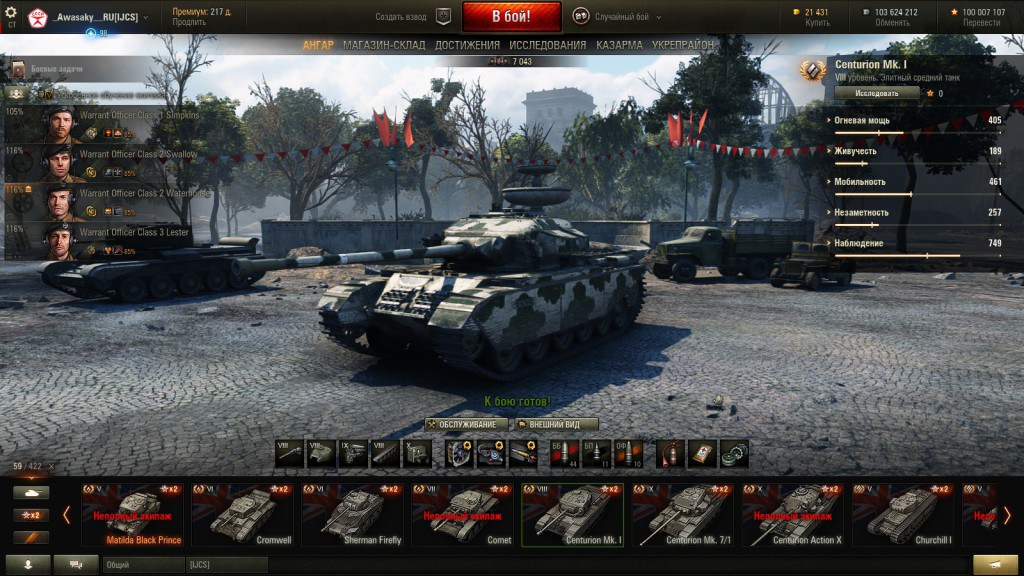This screenshot has height=576, width=1024.
Task: Open the Достижения tab
Action: pos(467,45)
